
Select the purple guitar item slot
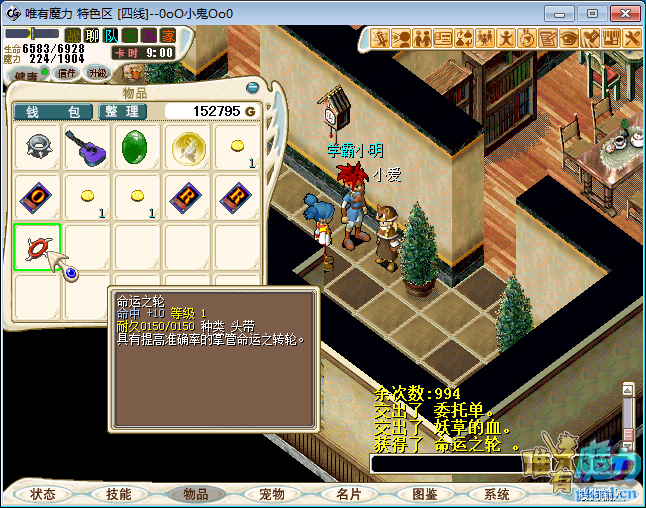pyautogui.click(x=87, y=148)
